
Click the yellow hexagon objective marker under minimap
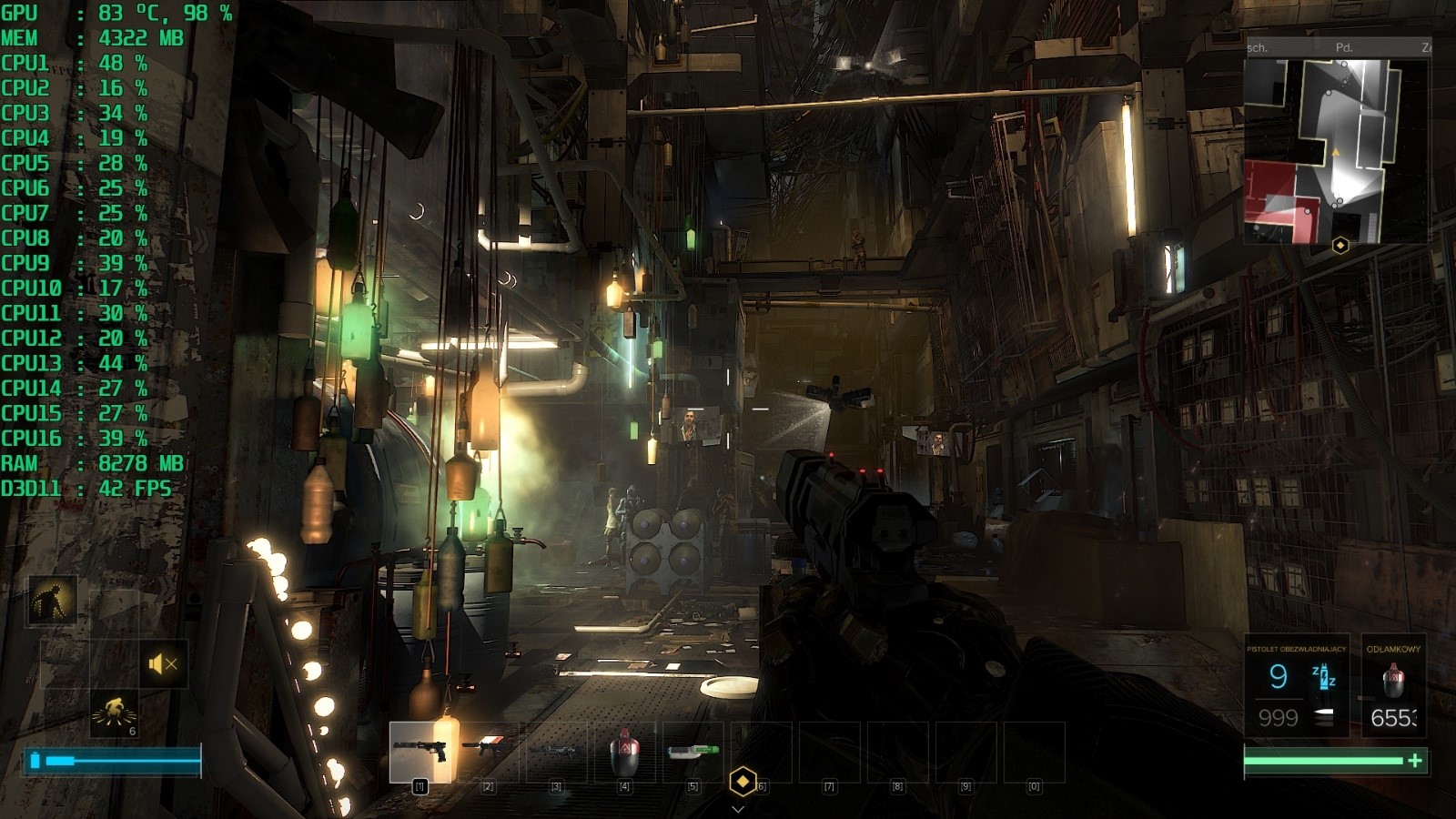[1340, 245]
